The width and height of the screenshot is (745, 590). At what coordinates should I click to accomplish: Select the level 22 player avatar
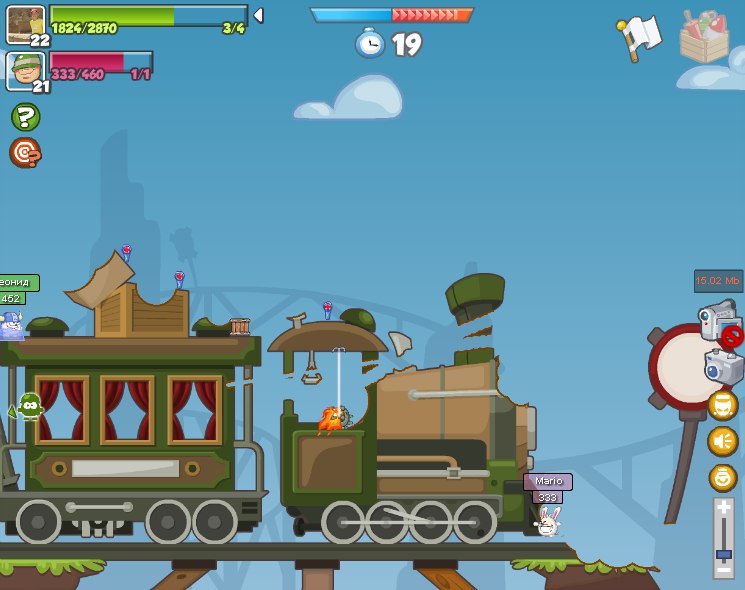pyautogui.click(x=25, y=24)
